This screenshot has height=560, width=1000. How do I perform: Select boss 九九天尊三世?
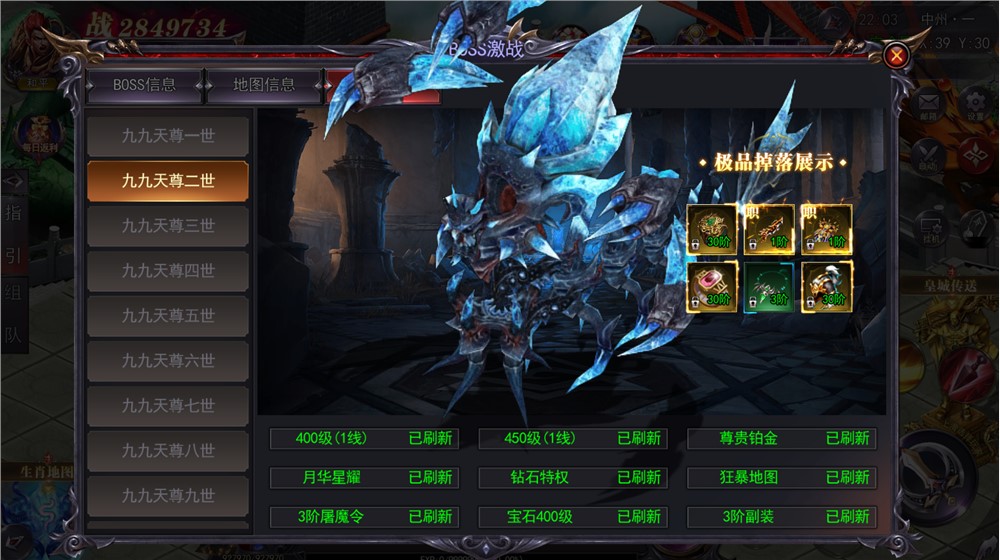(x=168, y=226)
